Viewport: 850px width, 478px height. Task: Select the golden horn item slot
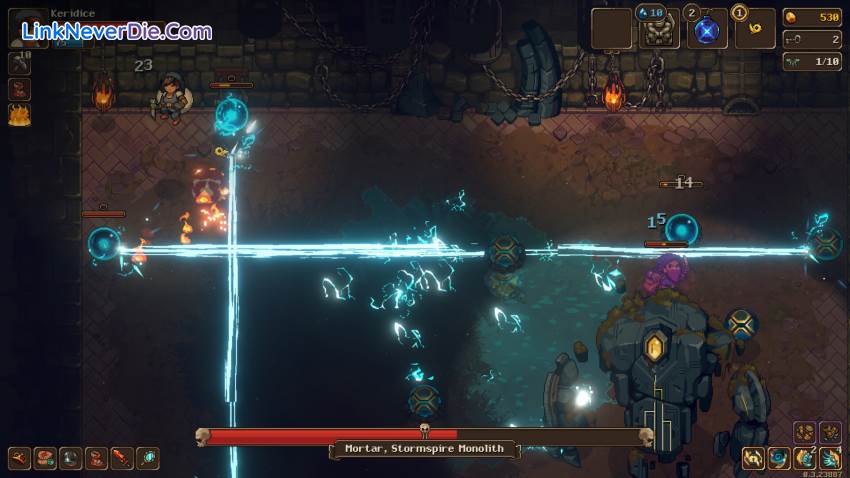click(755, 29)
